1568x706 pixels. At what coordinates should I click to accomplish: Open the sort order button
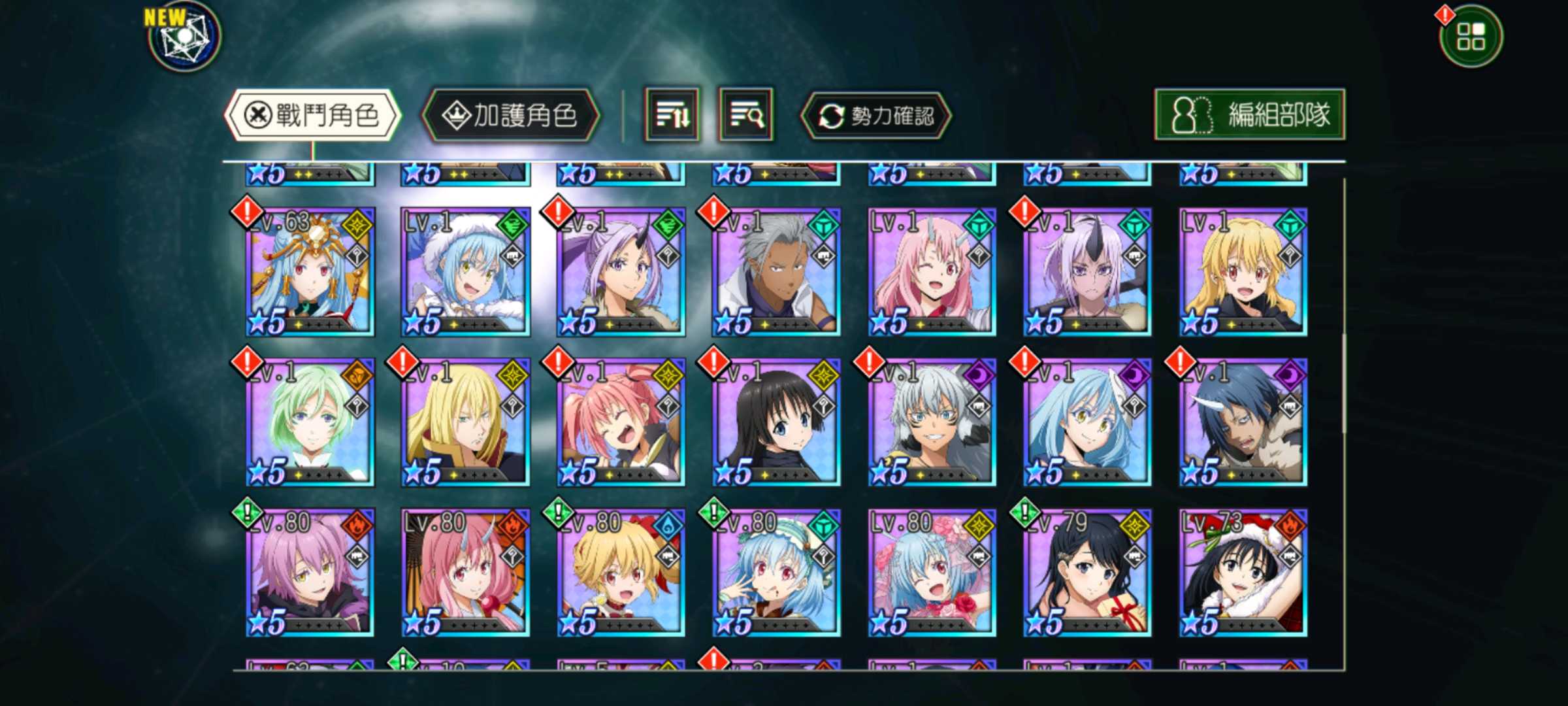pos(672,116)
